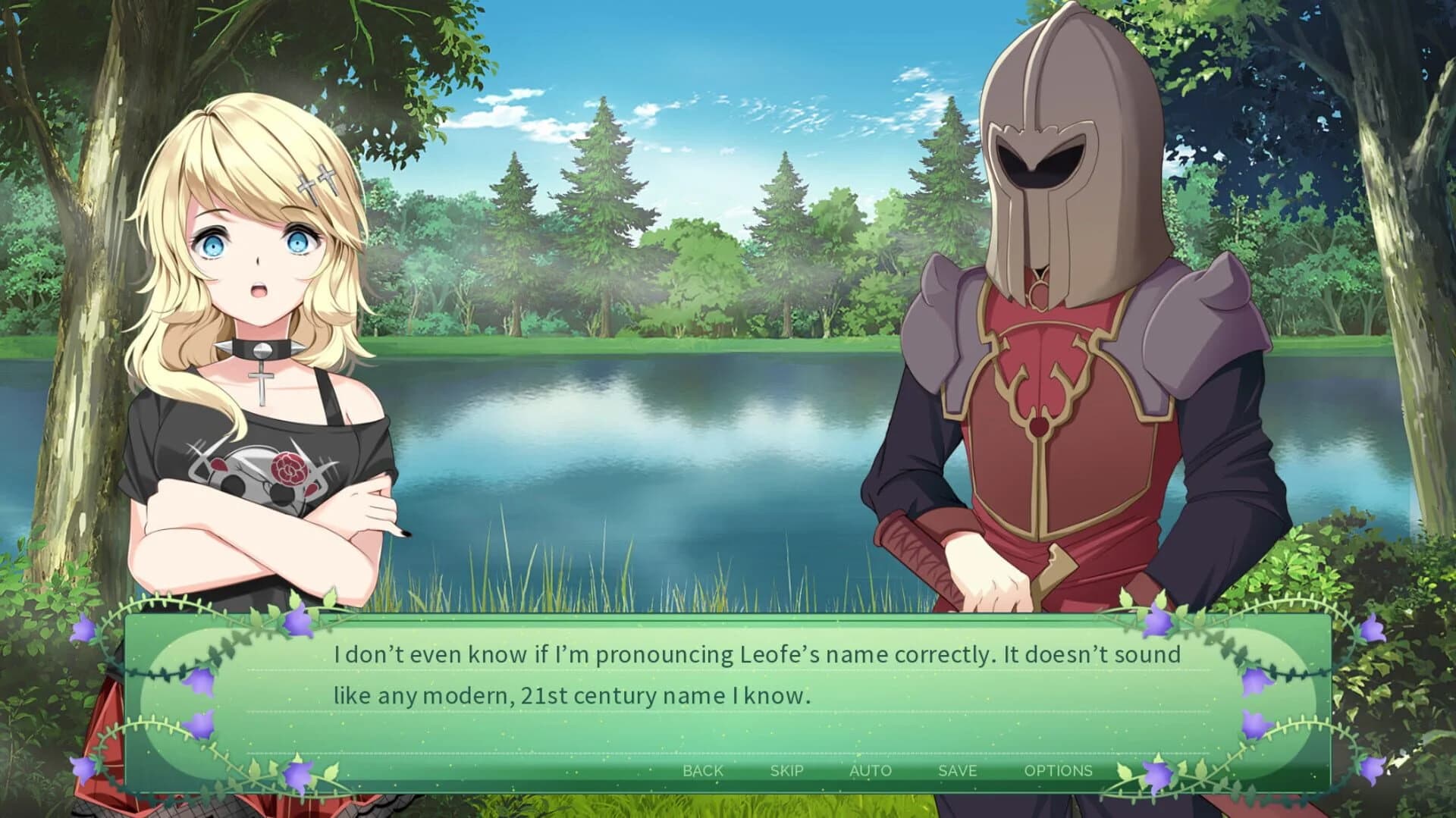The height and width of the screenshot is (818, 1456).
Task: Click SAVE to store your progress
Action: pos(956,770)
